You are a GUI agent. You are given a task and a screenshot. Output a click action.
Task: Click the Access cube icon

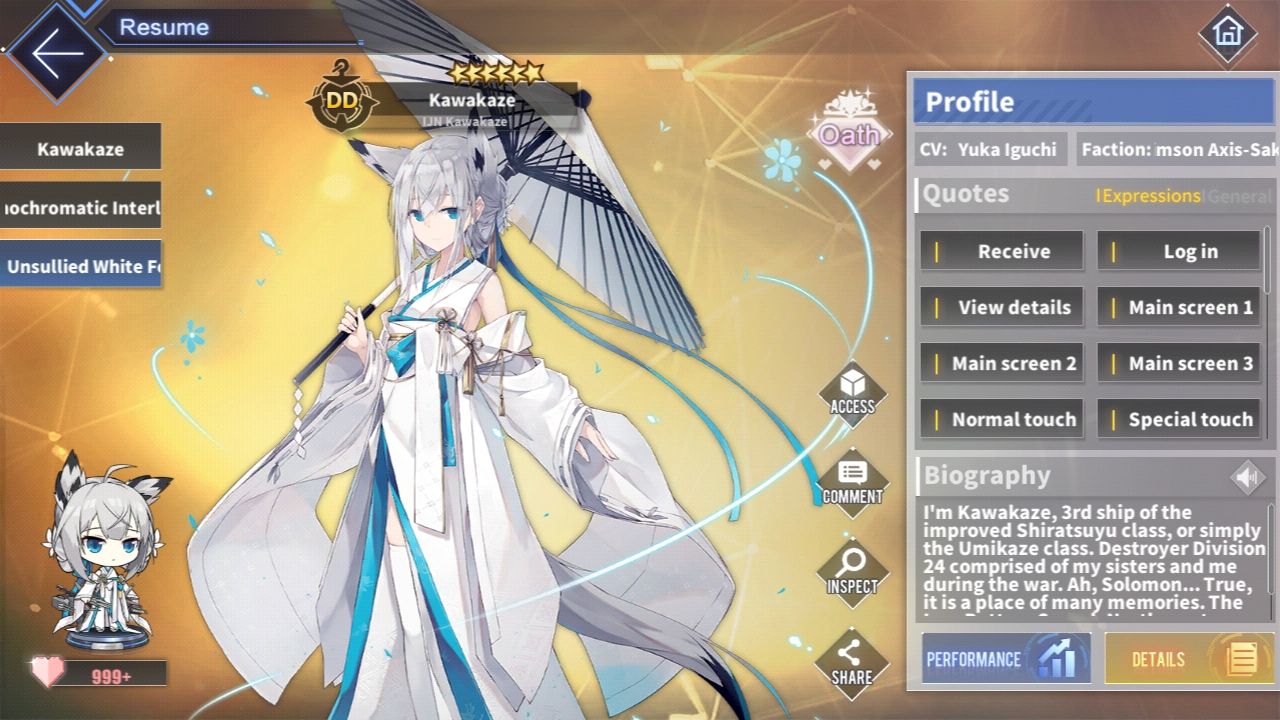click(852, 399)
